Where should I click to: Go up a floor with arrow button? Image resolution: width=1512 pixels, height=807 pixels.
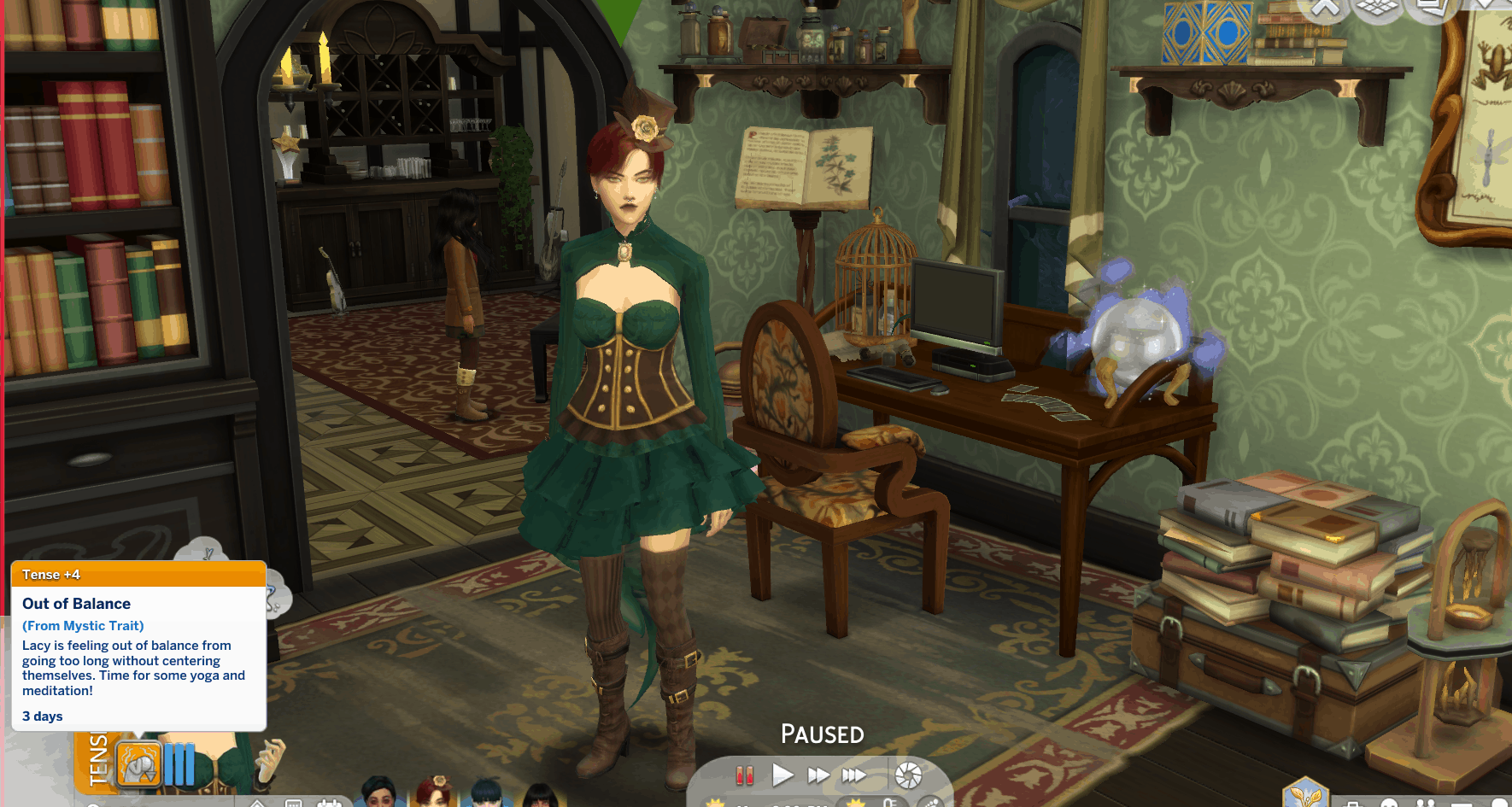1325,7
